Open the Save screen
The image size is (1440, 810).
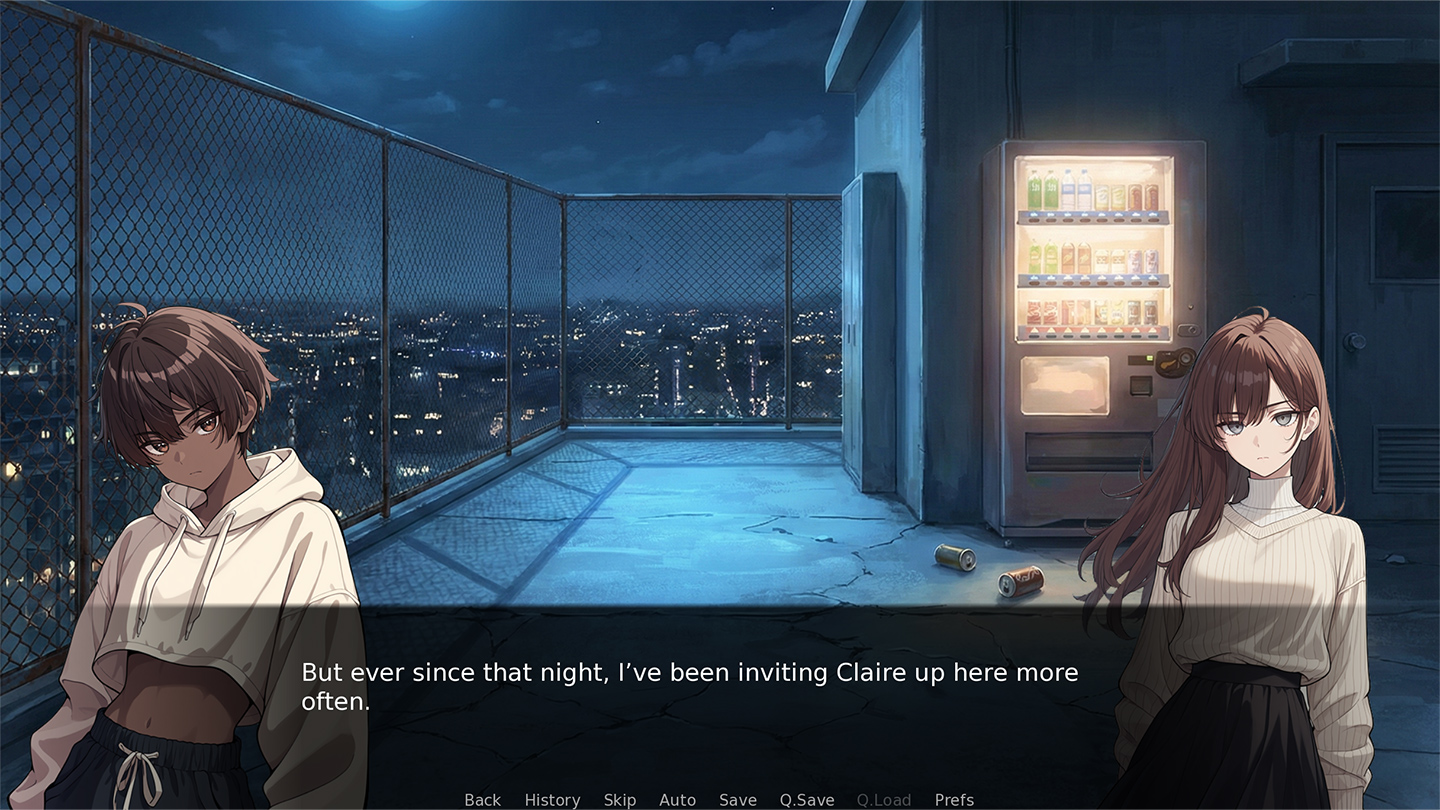737,799
